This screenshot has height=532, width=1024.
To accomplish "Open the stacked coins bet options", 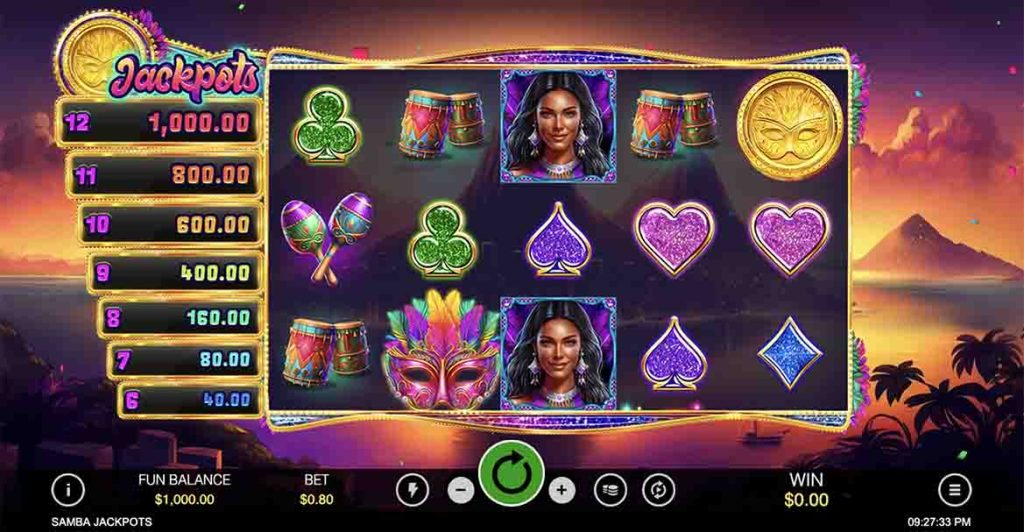I will click(x=610, y=490).
